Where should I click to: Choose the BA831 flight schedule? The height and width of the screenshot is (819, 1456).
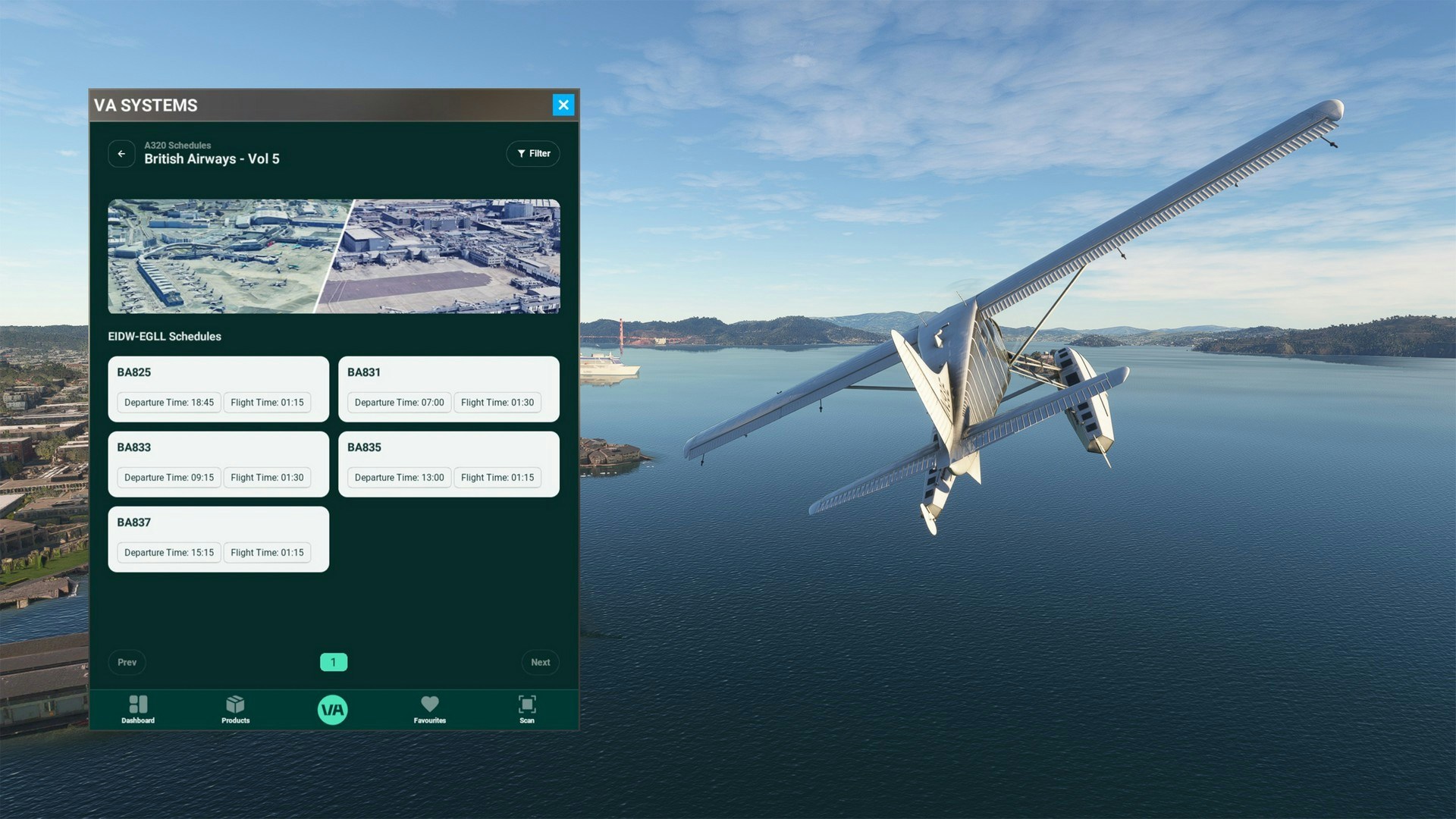coord(448,388)
